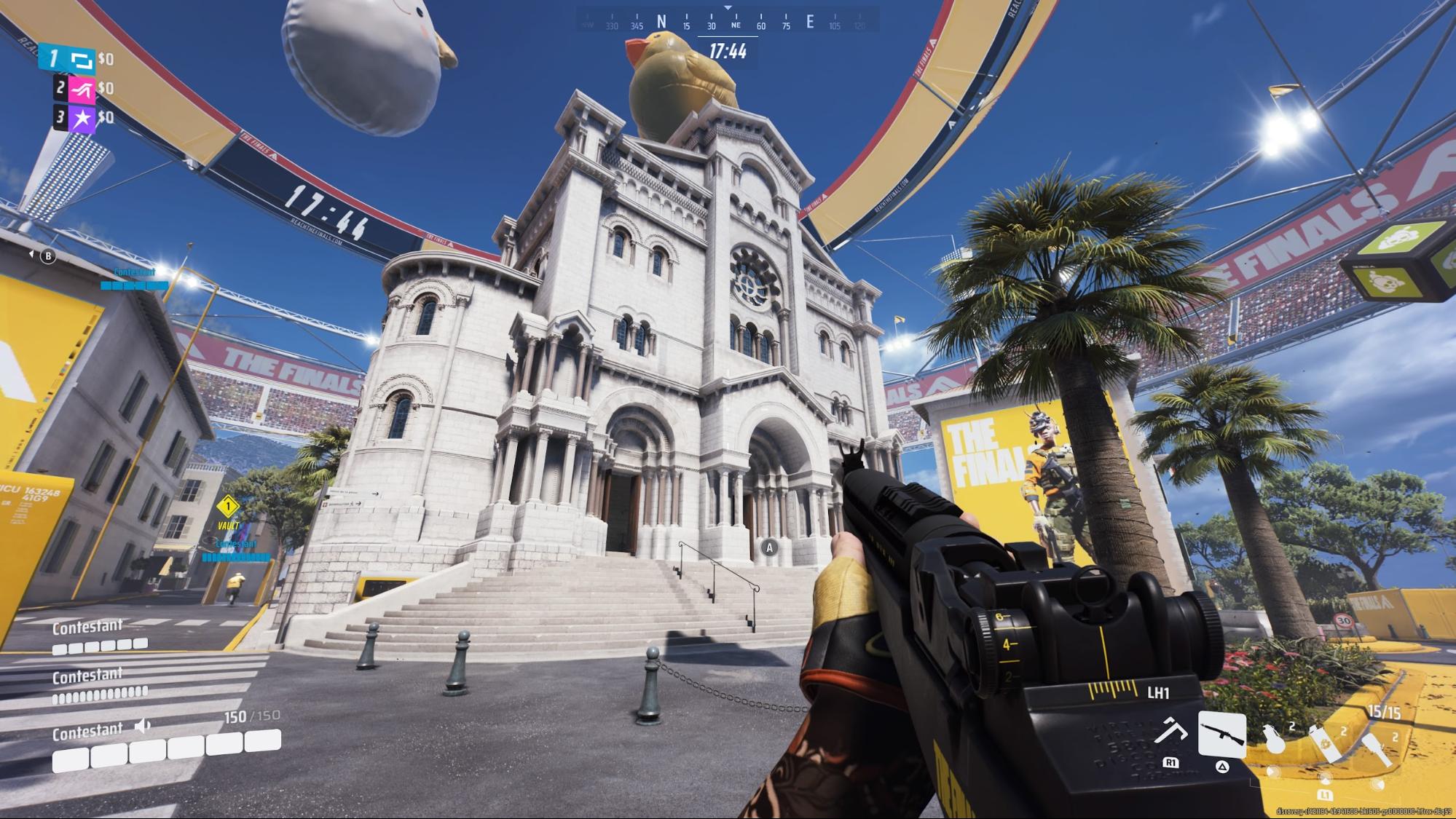This screenshot has width=1456, height=819.
Task: Click the objective A waypoint marker
Action: [x=769, y=547]
